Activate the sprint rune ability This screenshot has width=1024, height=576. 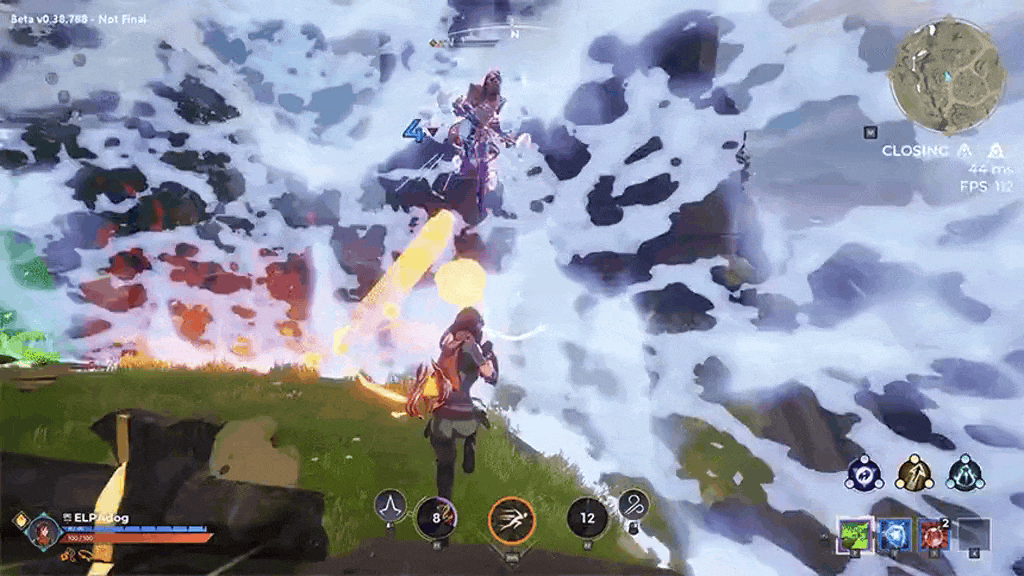coord(512,520)
